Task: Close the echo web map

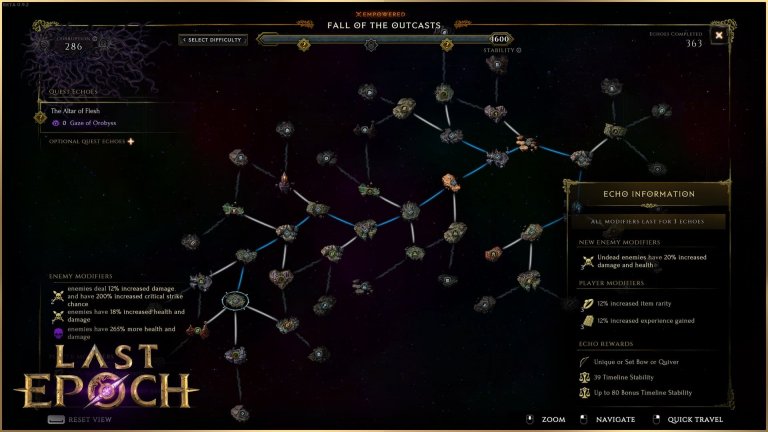Action: [x=718, y=36]
